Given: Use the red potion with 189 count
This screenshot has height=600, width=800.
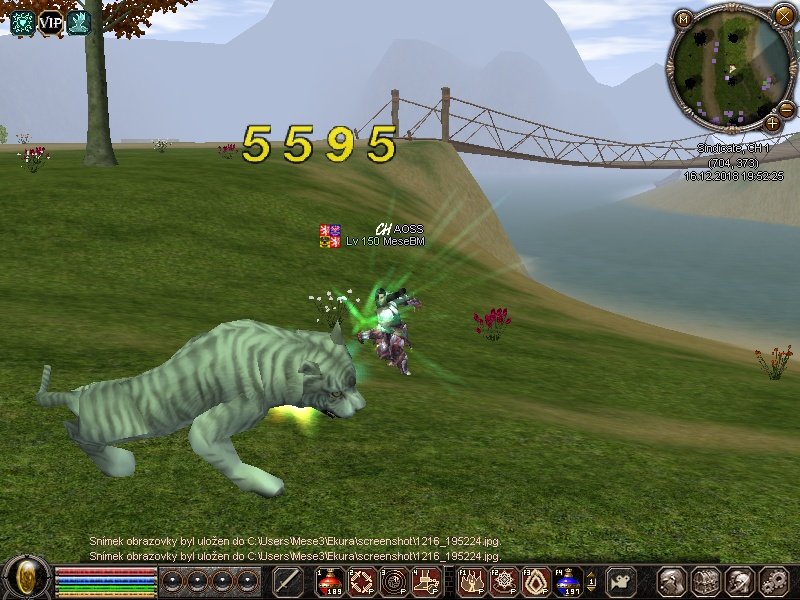Looking at the screenshot, I should (331, 581).
